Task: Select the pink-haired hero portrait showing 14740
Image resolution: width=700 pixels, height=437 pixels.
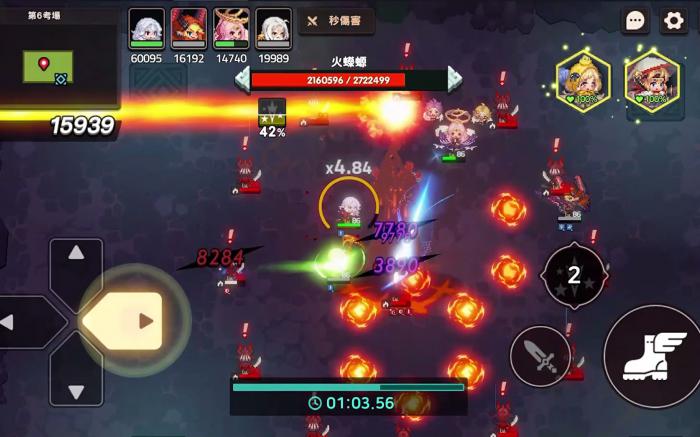Action: (231, 27)
